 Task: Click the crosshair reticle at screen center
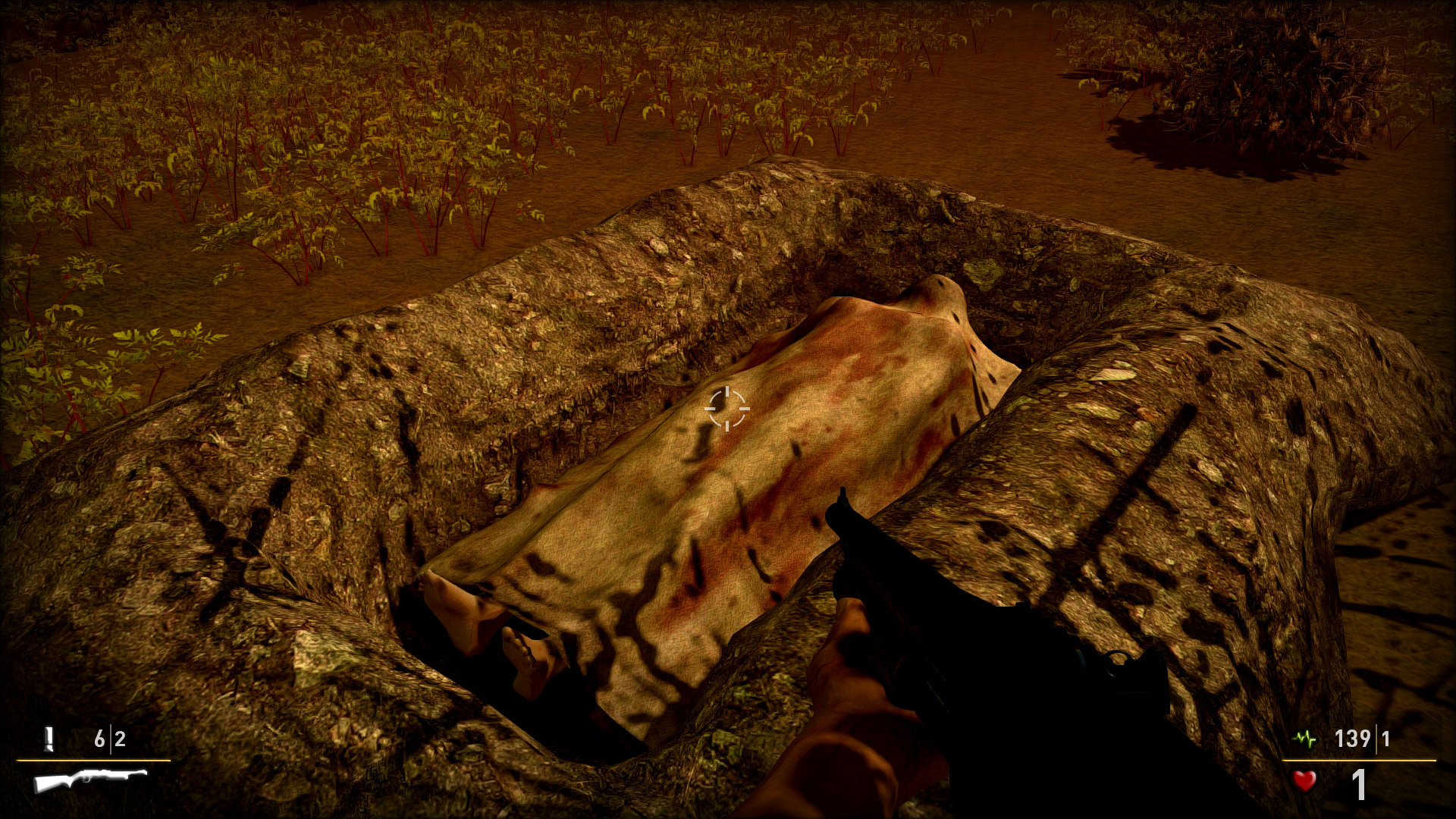726,409
